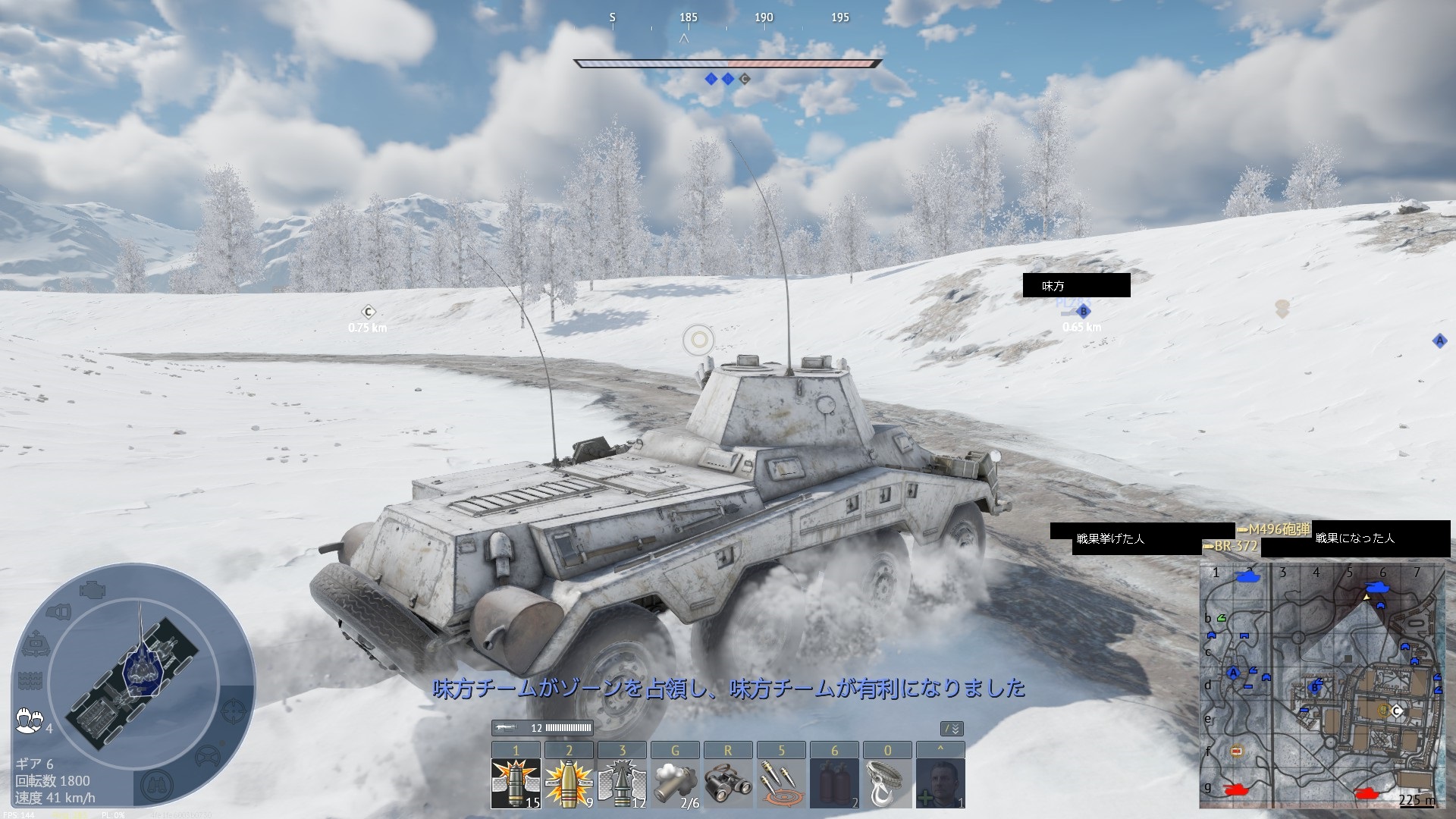
Task: Click the gunner crosshair icon on damage panel
Action: pyautogui.click(x=234, y=711)
